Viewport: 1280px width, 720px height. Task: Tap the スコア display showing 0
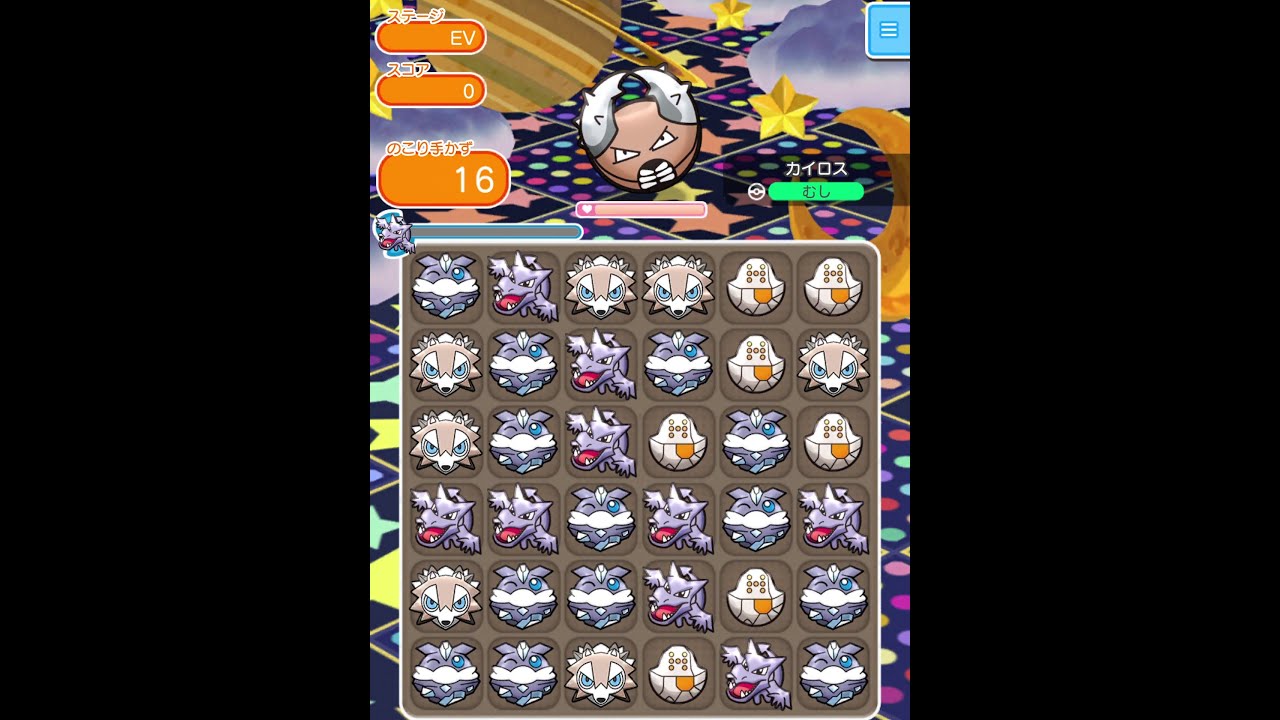431,90
